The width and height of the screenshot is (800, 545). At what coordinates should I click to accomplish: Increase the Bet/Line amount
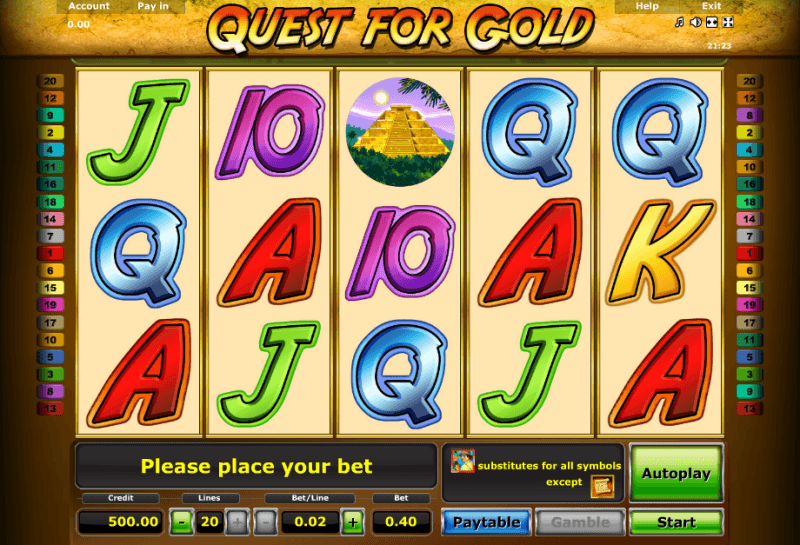(352, 521)
